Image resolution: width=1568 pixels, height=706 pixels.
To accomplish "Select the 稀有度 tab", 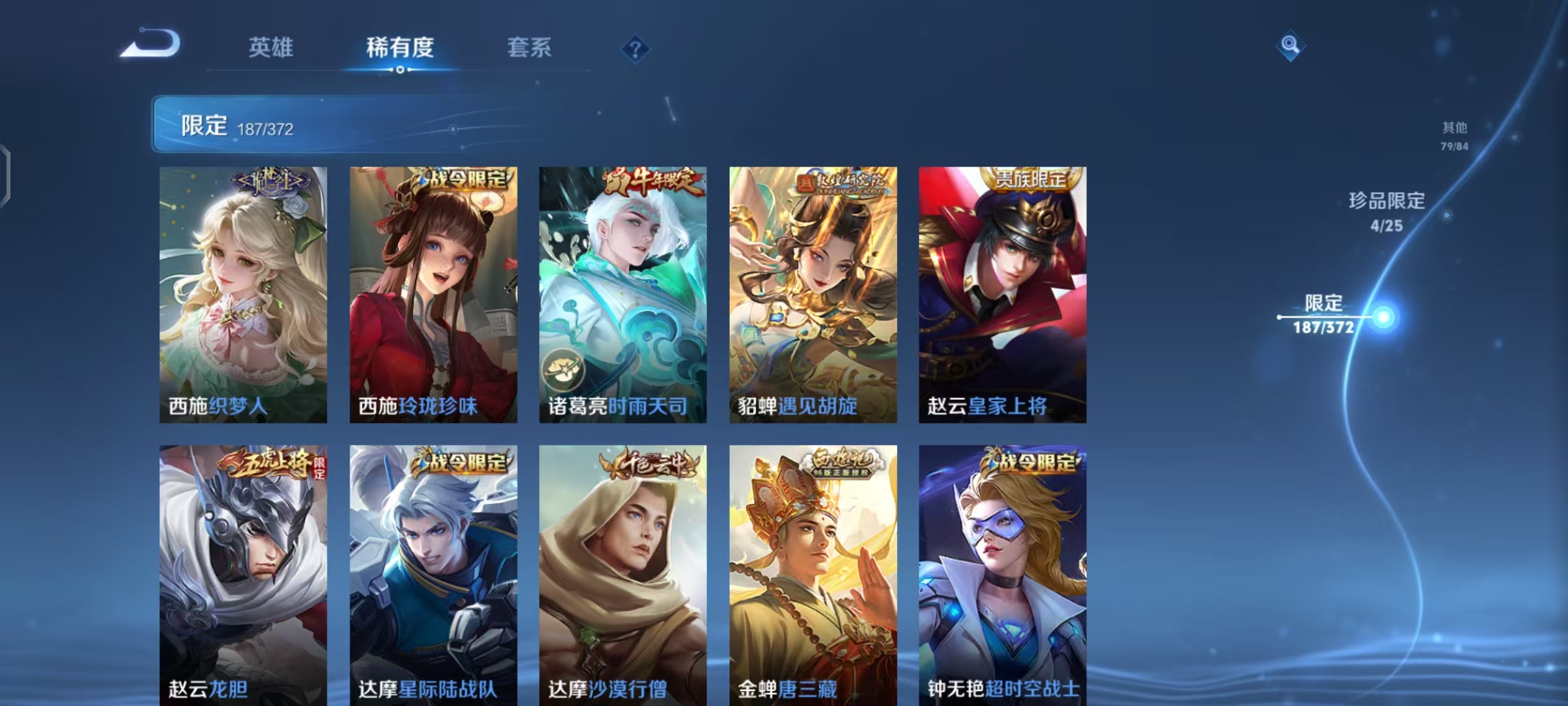I will click(400, 47).
